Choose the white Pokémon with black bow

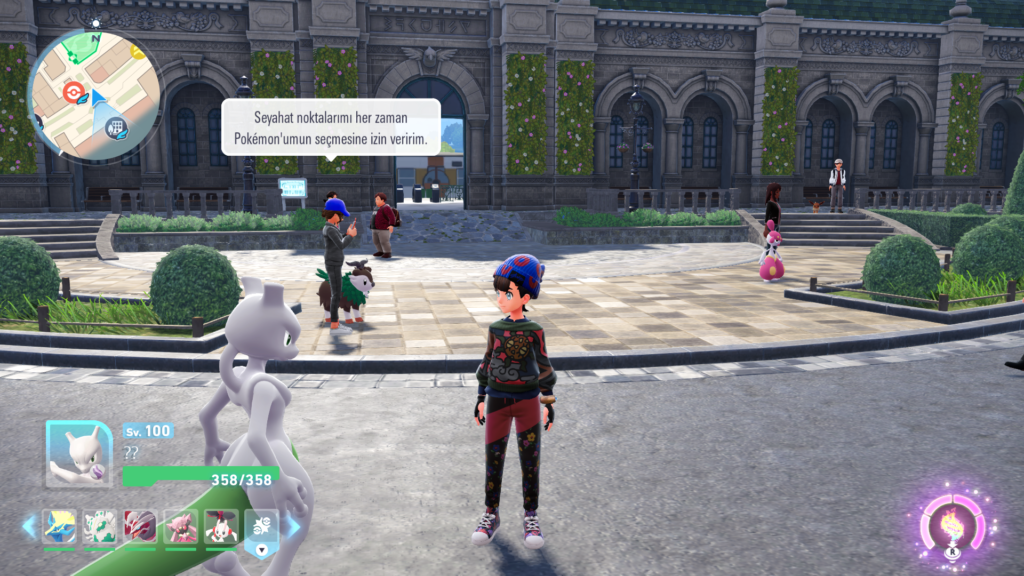pyautogui.click(x=221, y=526)
